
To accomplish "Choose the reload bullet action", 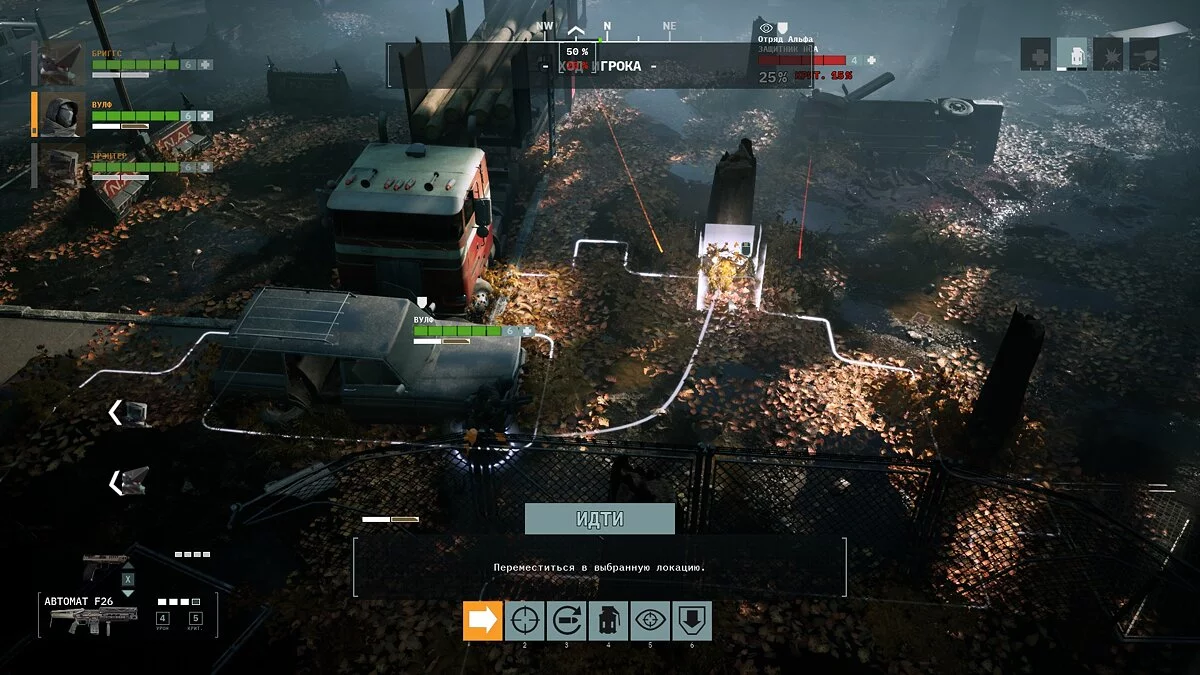I will [x=566, y=621].
